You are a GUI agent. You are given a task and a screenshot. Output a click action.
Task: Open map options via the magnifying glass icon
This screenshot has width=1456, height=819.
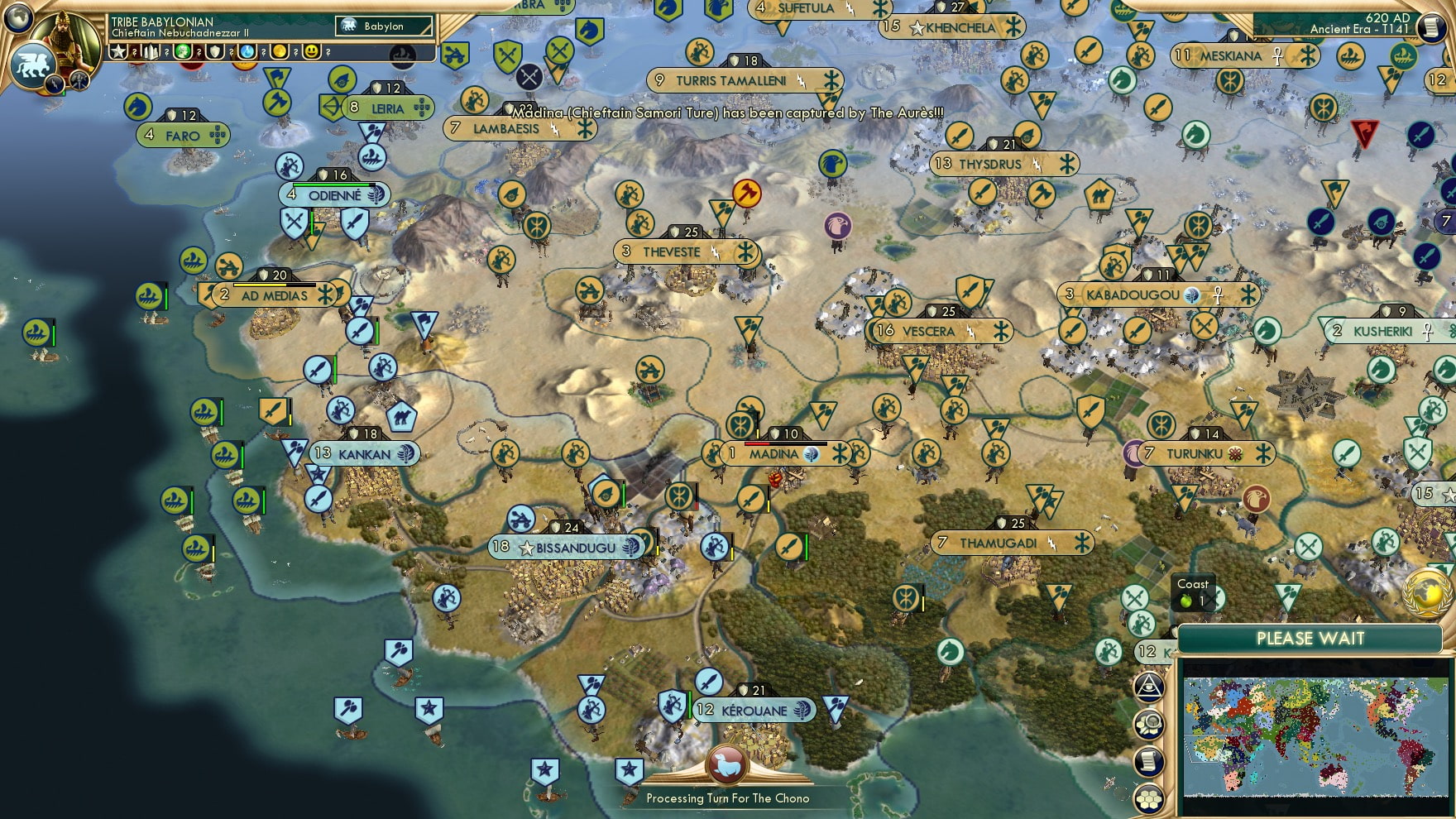[x=1147, y=725]
